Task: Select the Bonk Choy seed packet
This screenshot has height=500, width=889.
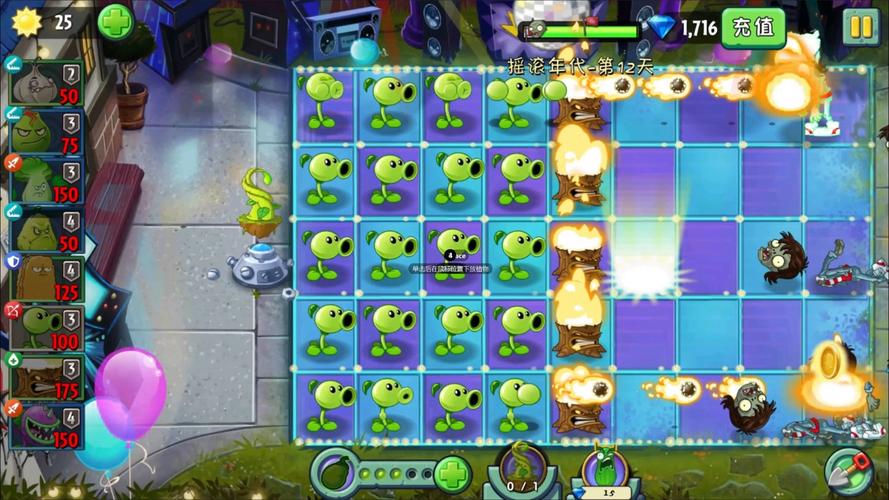Action: 45,180
